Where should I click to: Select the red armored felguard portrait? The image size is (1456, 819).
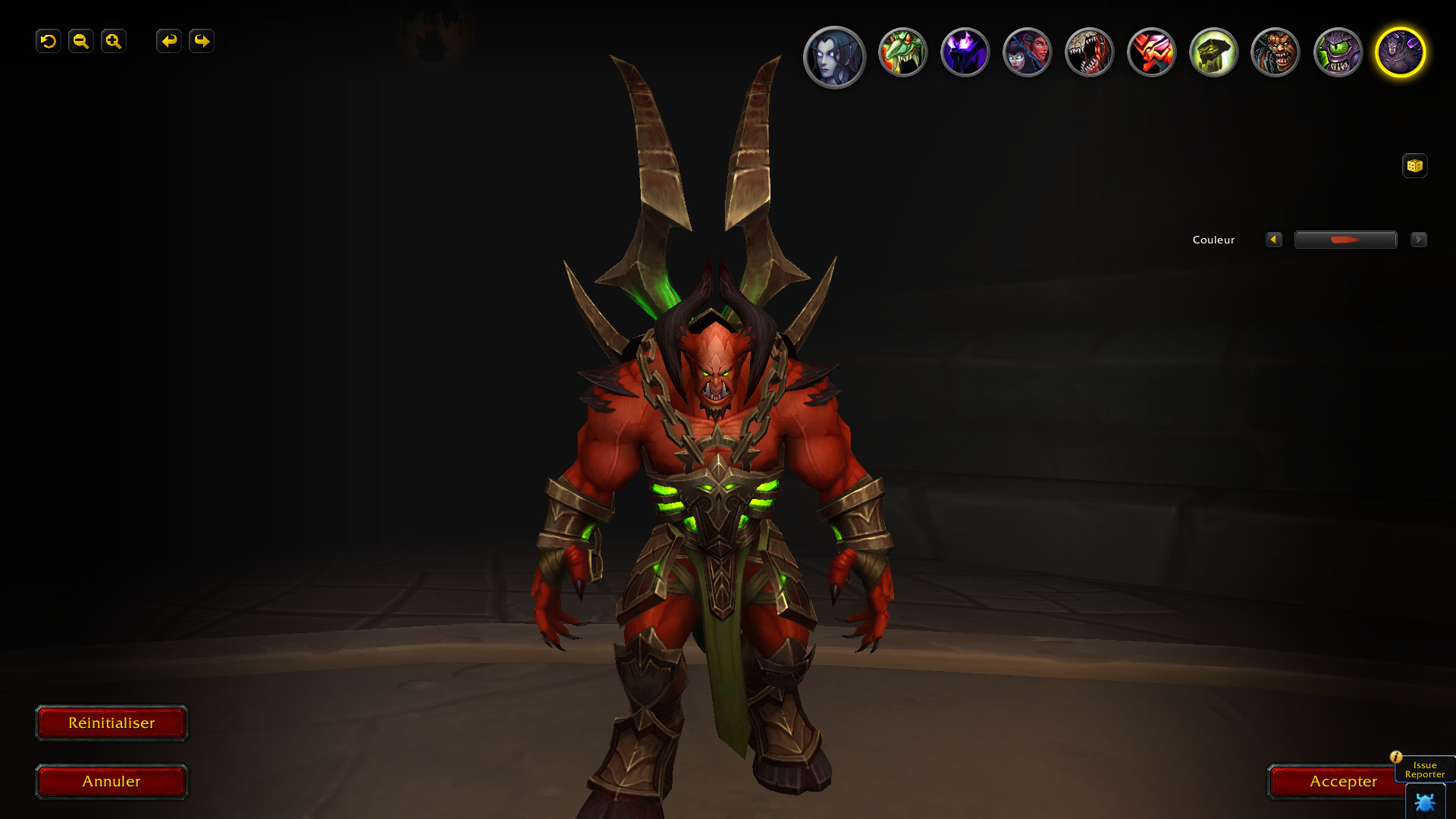[x=1151, y=53]
